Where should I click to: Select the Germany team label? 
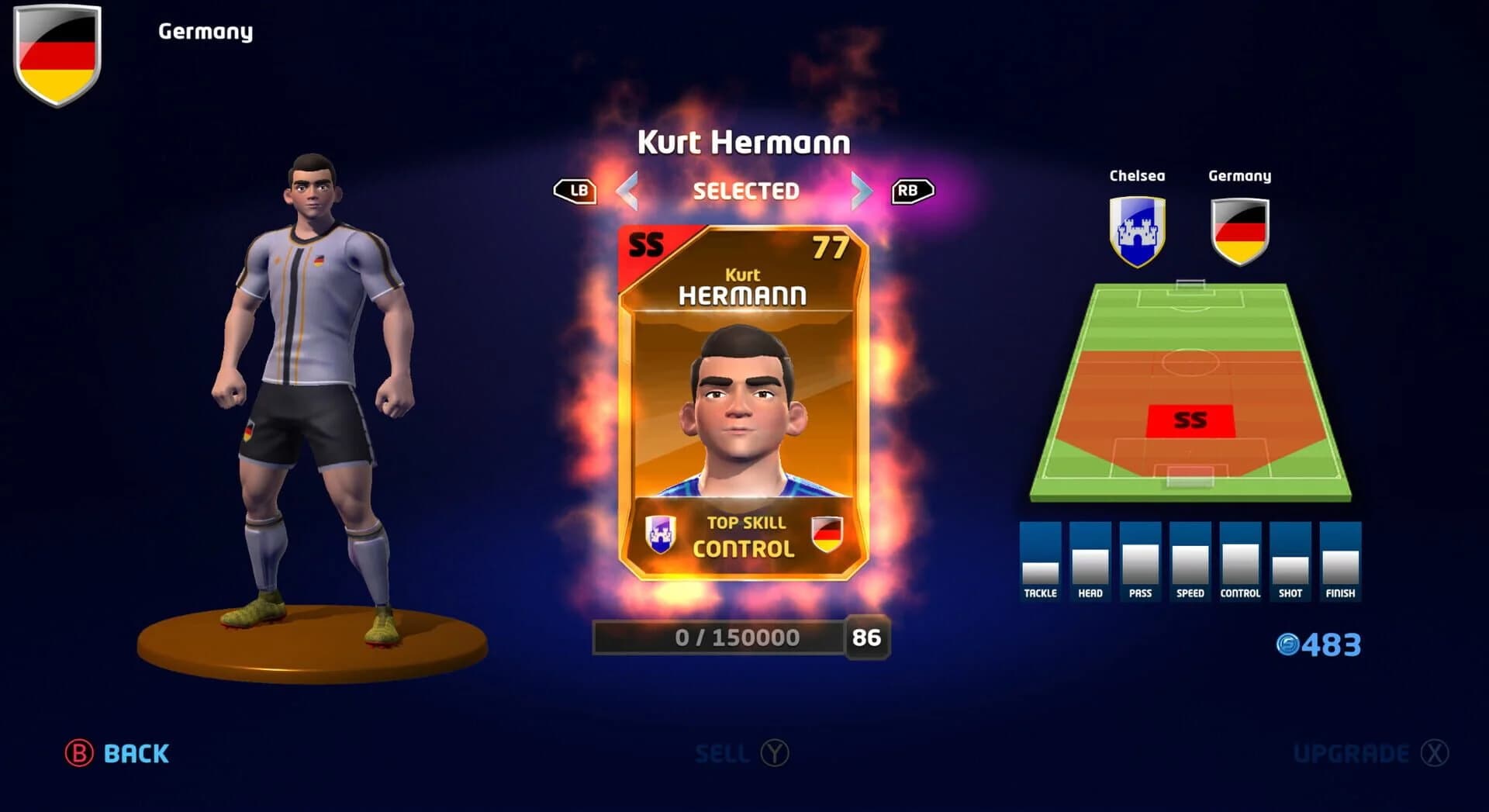[205, 31]
